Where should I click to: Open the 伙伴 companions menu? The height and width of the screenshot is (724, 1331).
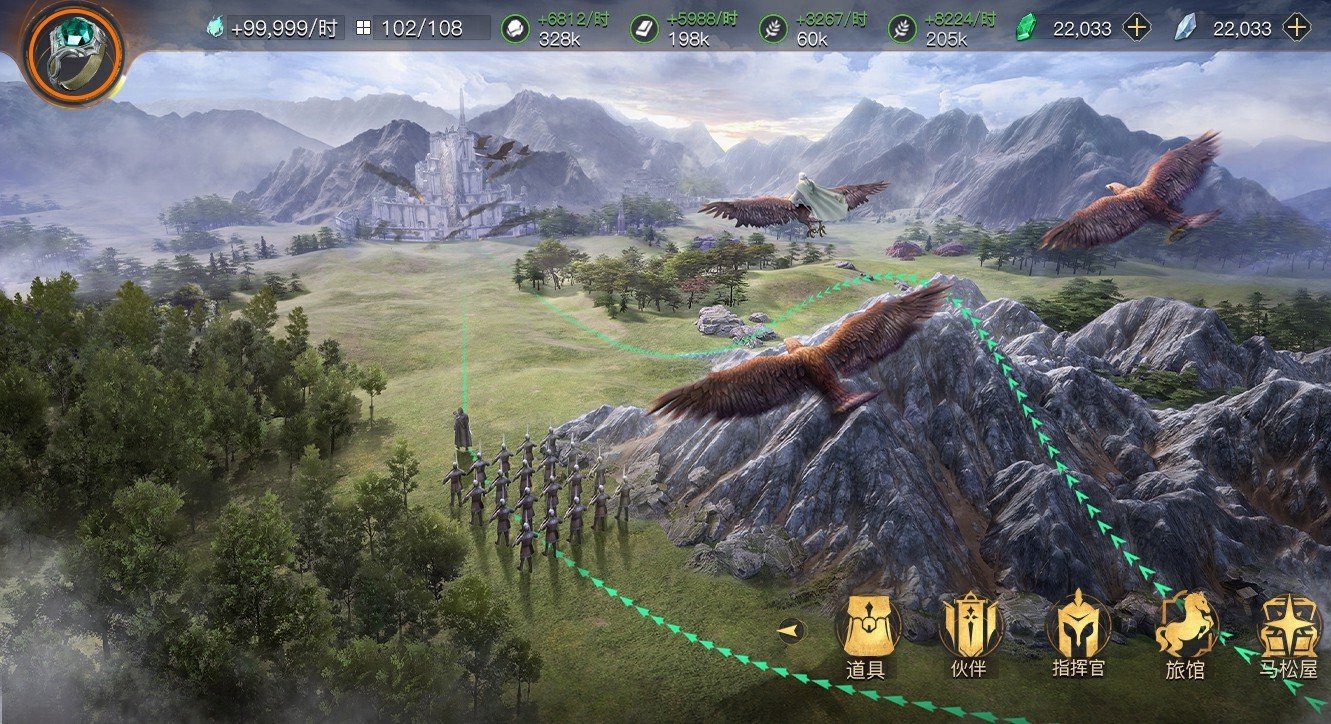point(970,625)
